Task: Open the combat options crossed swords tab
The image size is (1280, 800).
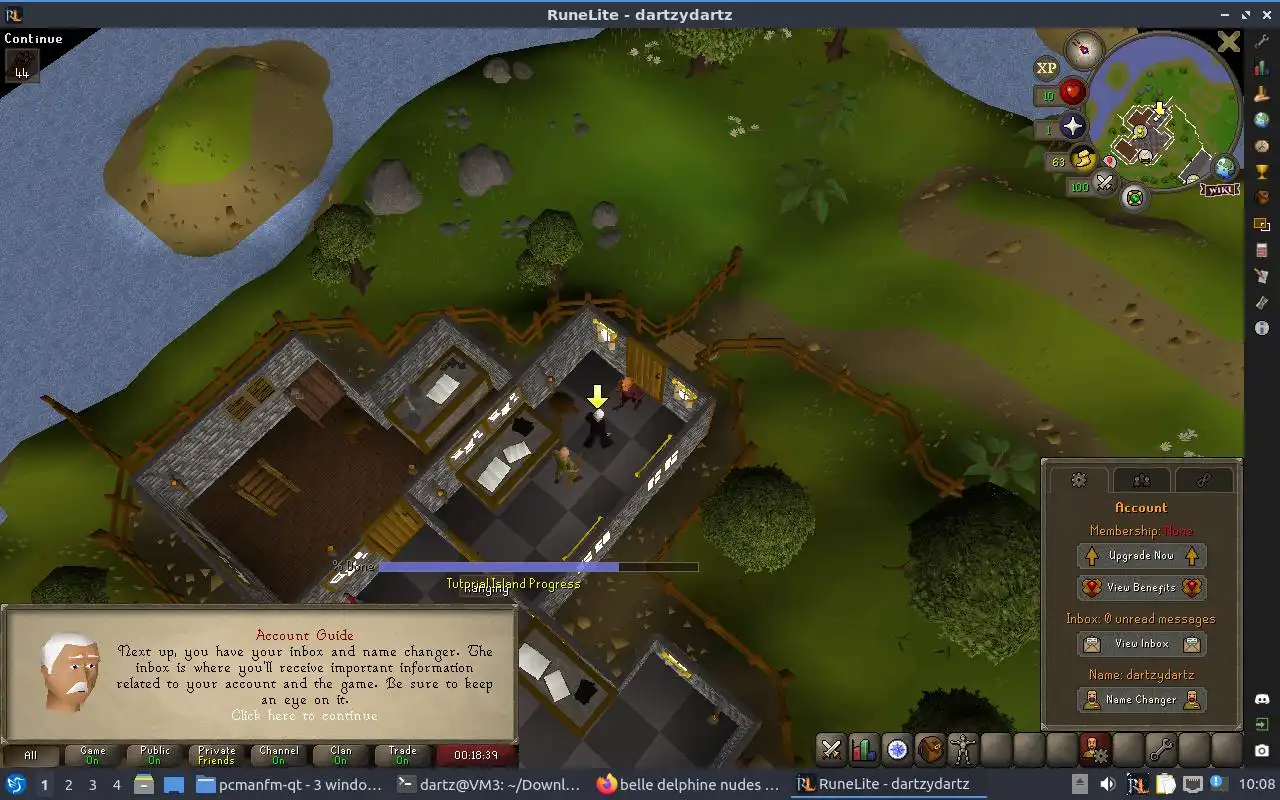Action: pos(831,749)
